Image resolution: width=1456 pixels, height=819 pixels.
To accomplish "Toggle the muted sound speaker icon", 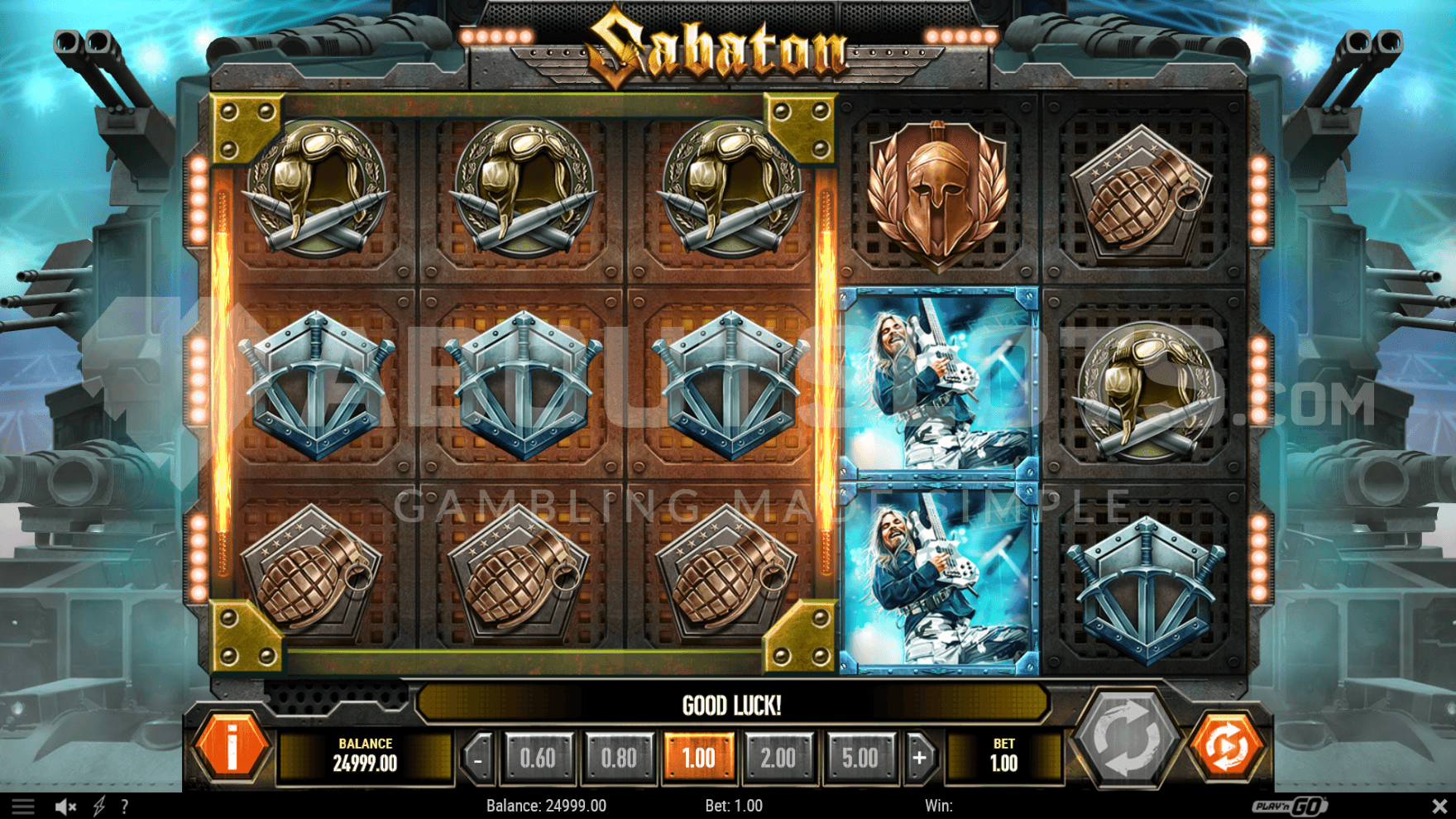I will [65, 807].
